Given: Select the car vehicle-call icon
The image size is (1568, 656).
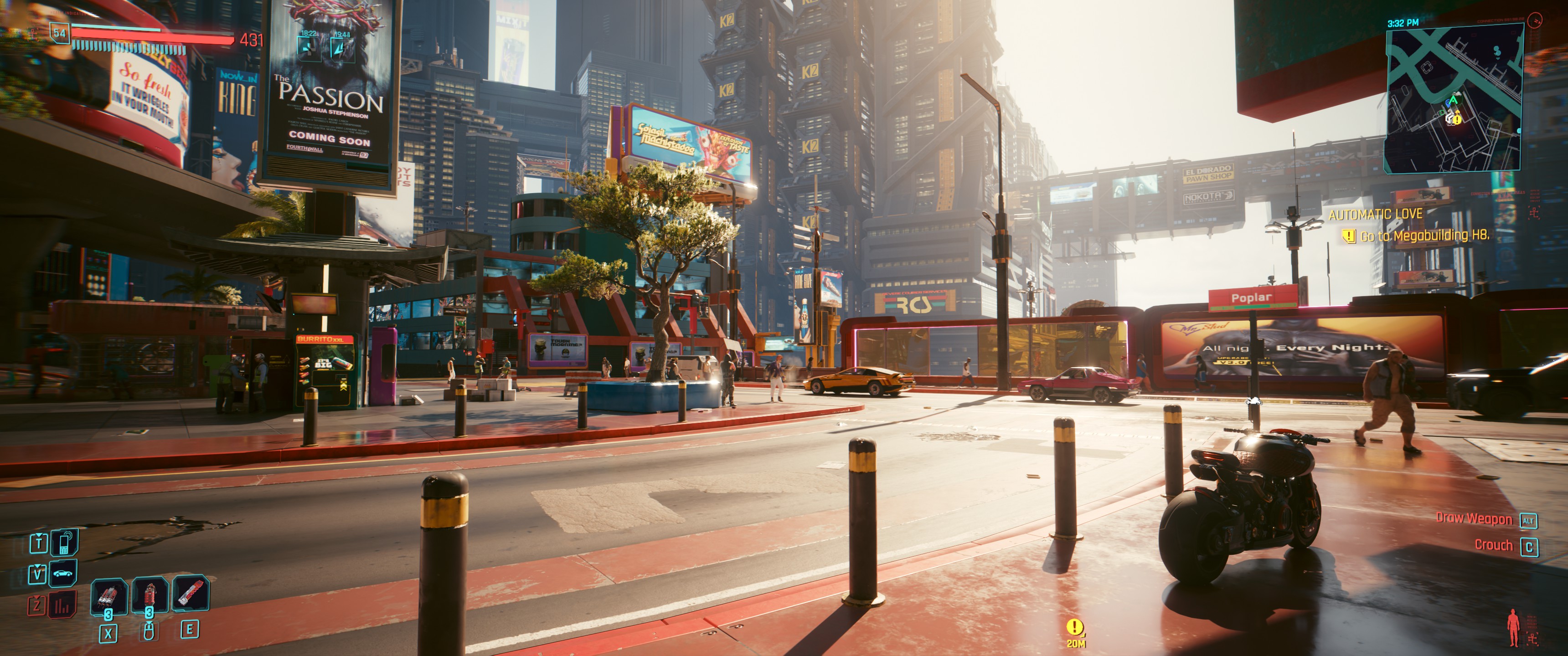Looking at the screenshot, I should click(x=63, y=573).
